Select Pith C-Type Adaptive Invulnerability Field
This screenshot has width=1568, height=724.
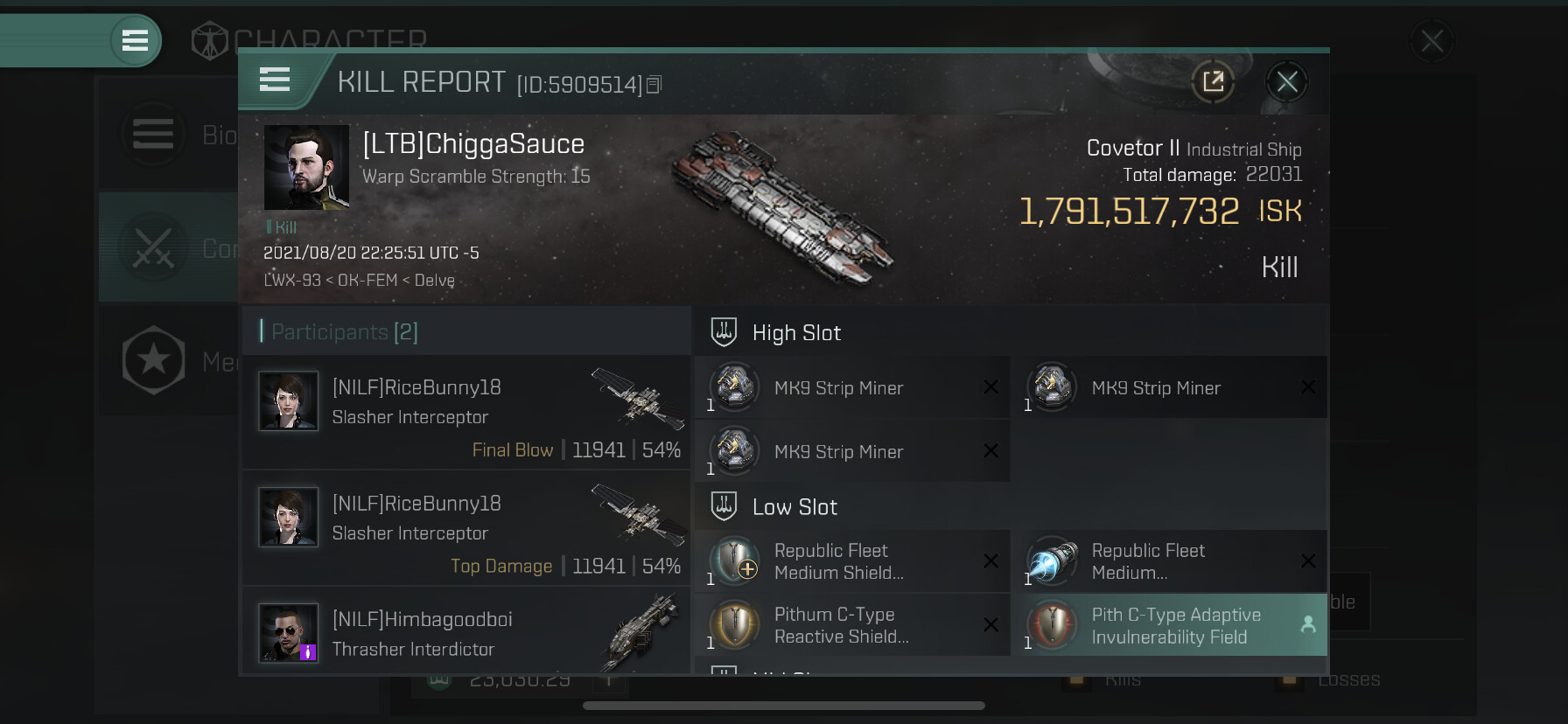click(1168, 625)
